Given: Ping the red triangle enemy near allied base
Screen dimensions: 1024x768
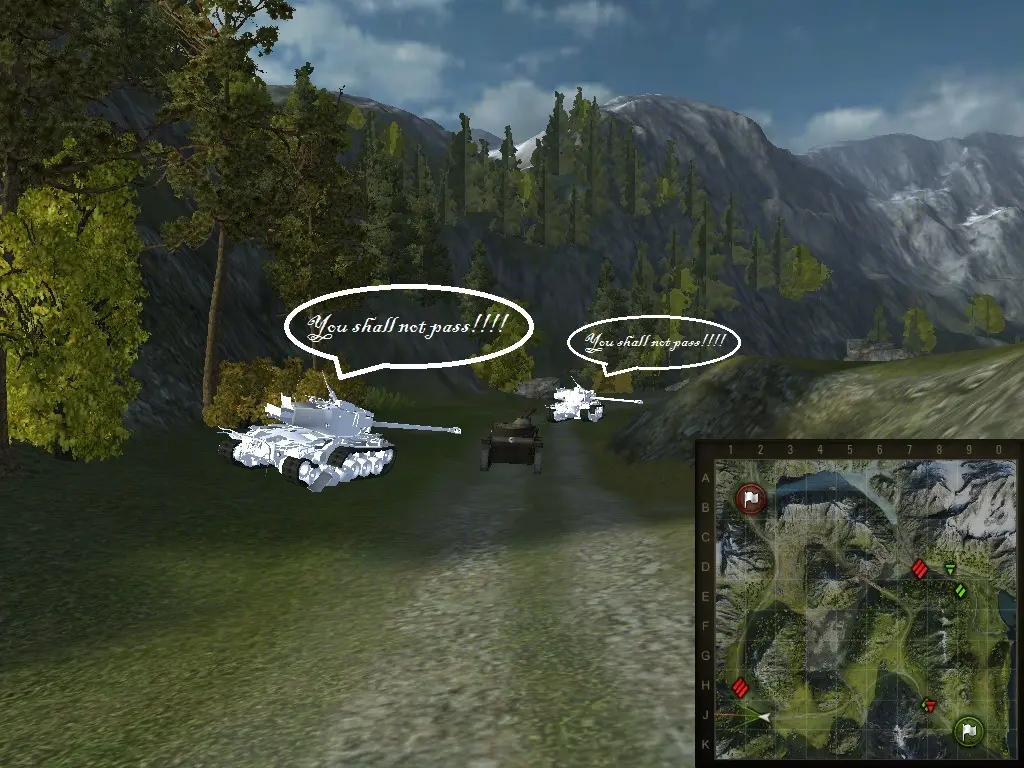Looking at the screenshot, I should click(x=929, y=706).
